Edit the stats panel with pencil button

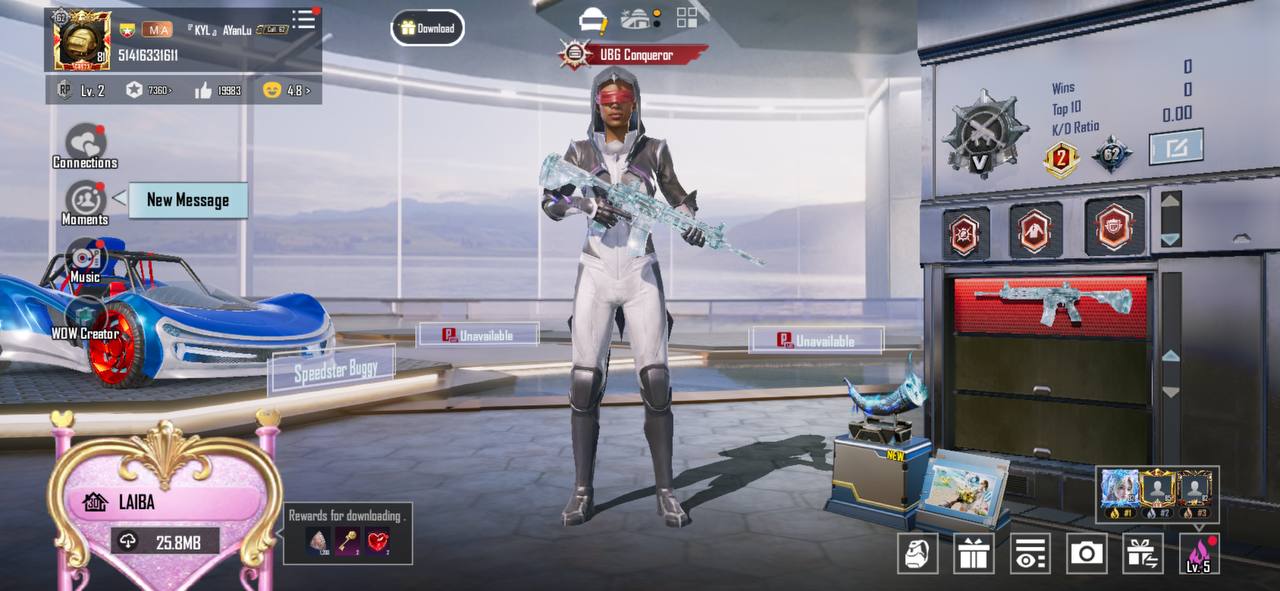coord(1175,148)
